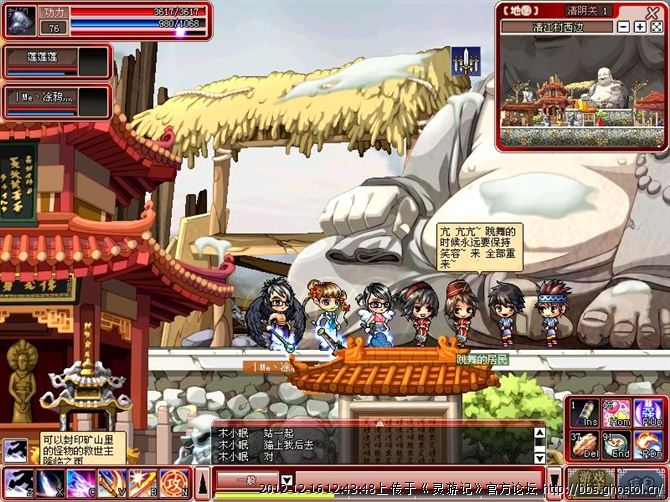Use the purple item in the PUp slot
This screenshot has height=502, width=670.
click(648, 413)
